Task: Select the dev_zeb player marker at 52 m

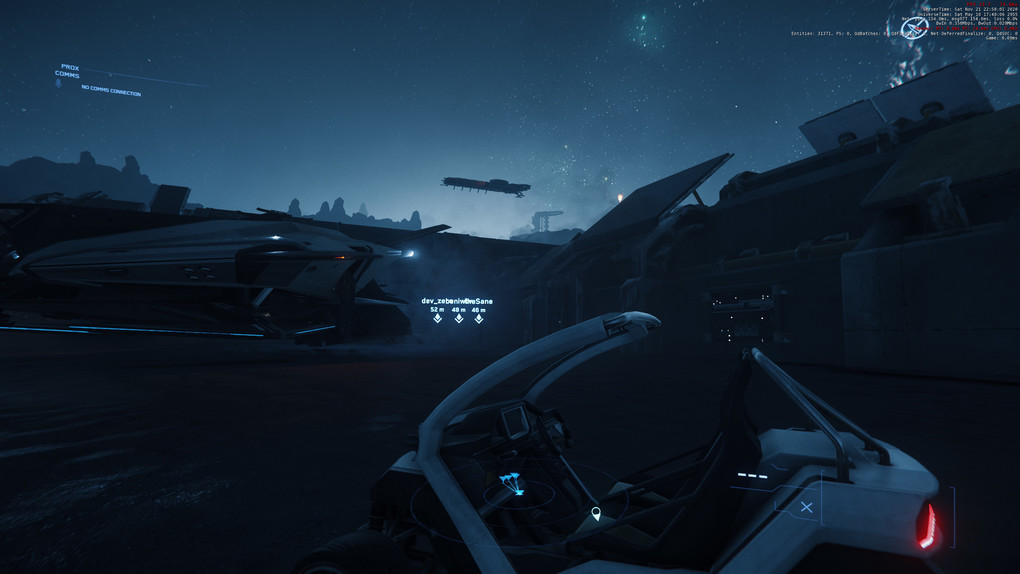Action: (437, 319)
